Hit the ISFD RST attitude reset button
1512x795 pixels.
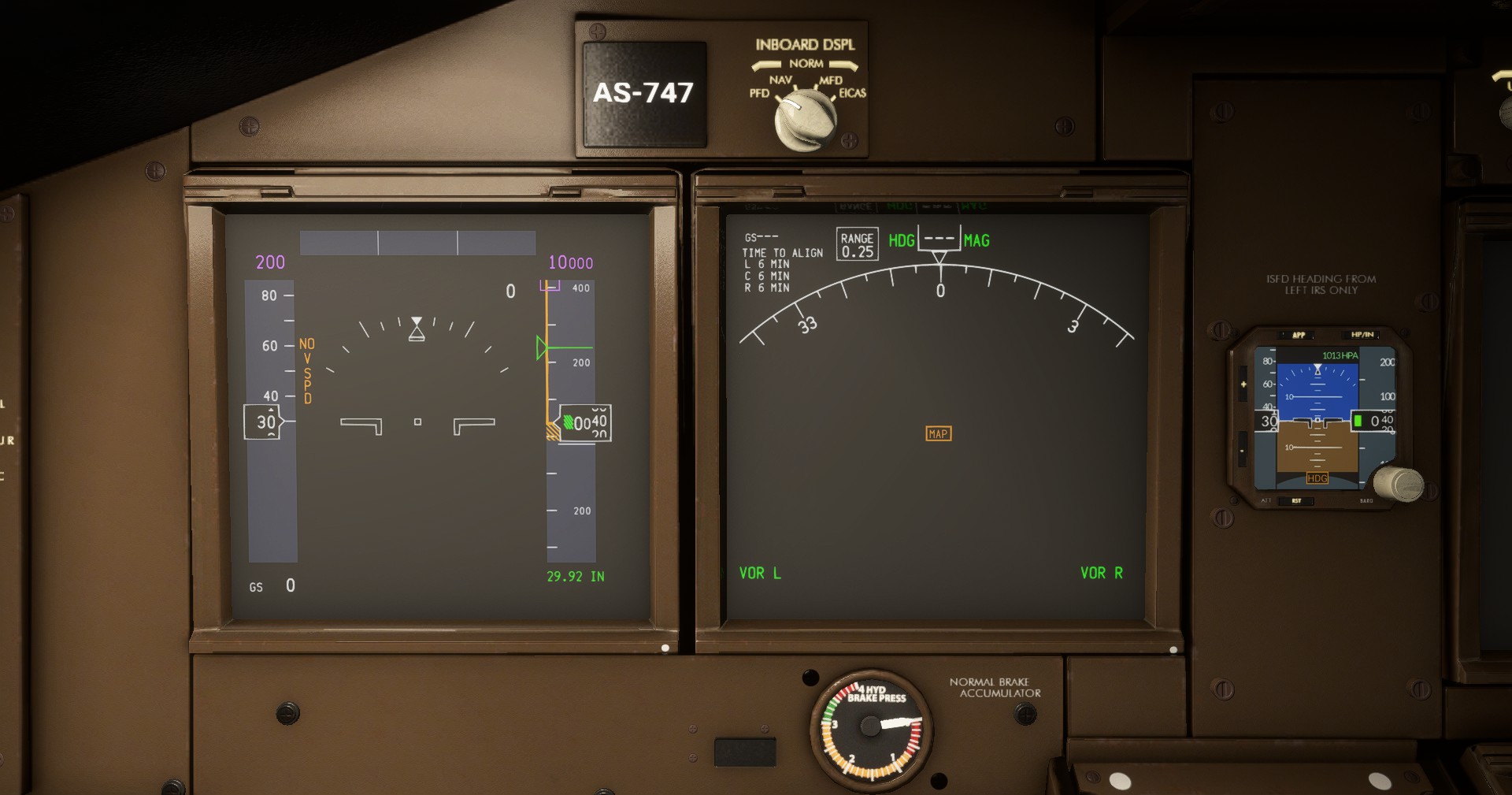[1296, 500]
